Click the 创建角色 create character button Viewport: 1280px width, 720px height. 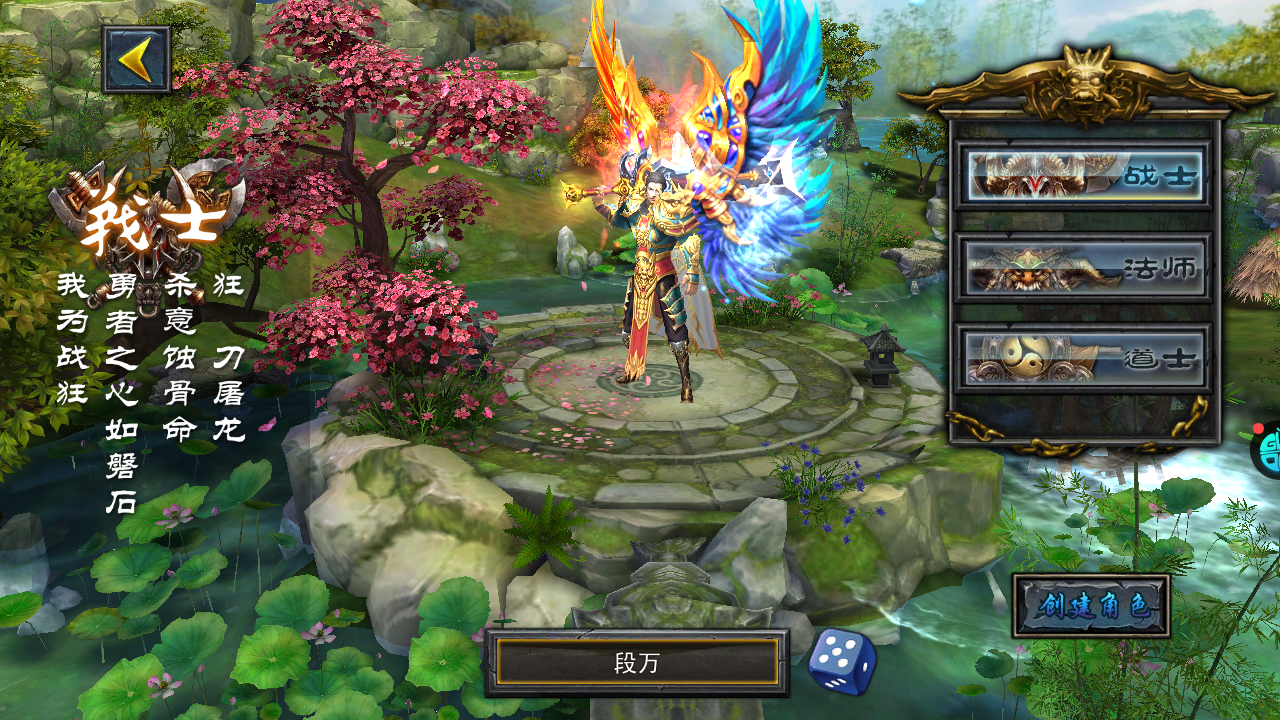pos(1090,606)
